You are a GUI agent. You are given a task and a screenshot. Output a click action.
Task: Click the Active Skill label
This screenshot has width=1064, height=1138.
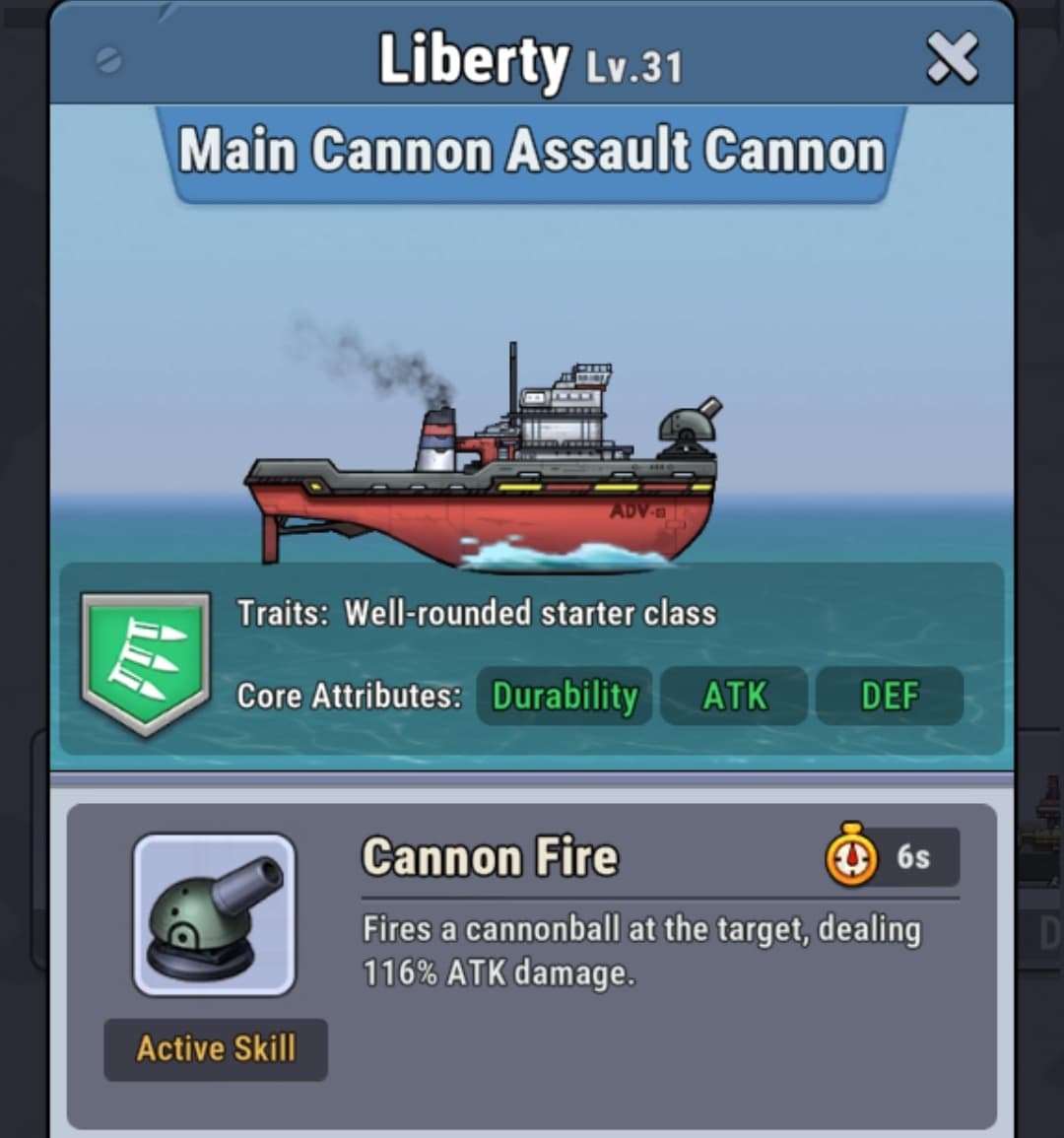point(216,1048)
